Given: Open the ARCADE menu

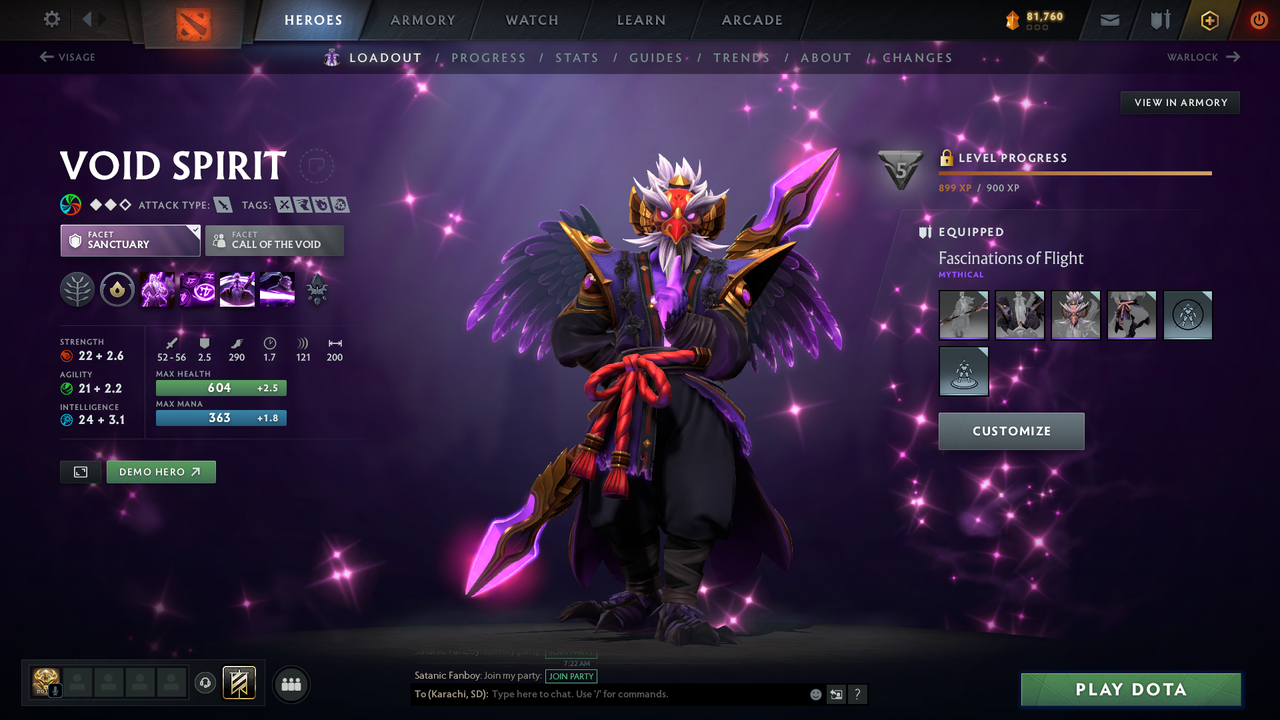Looking at the screenshot, I should (x=751, y=20).
